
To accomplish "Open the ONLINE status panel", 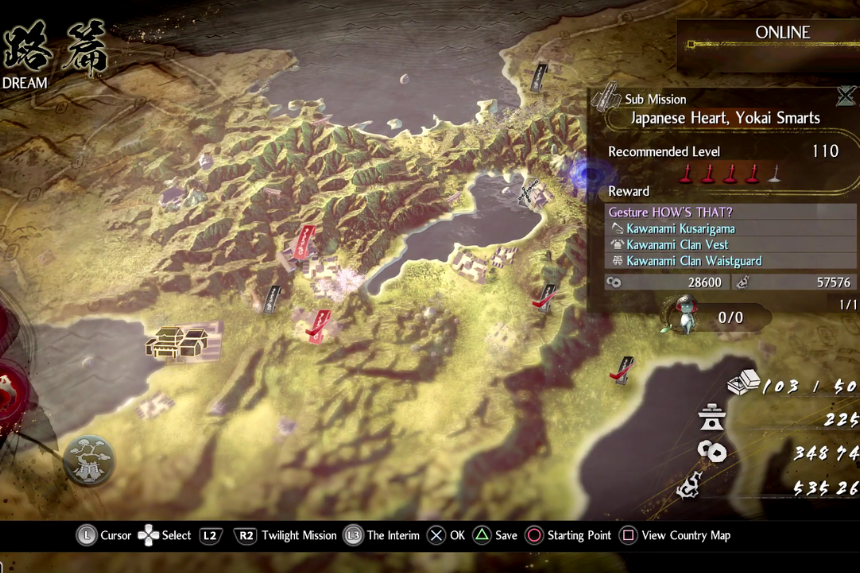I will (x=768, y=38).
